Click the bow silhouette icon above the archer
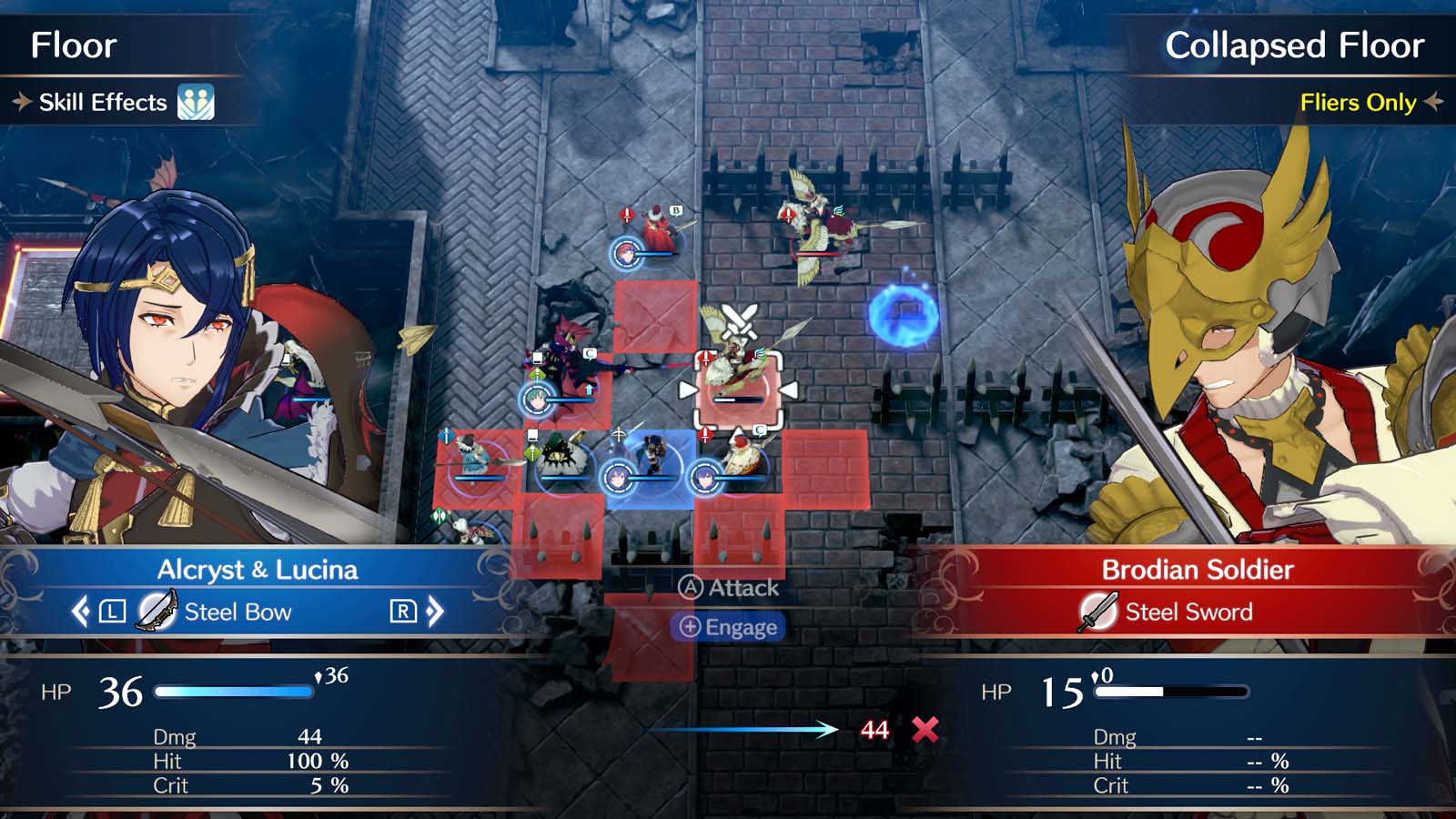Screen dimensions: 1456x819 coord(619,433)
